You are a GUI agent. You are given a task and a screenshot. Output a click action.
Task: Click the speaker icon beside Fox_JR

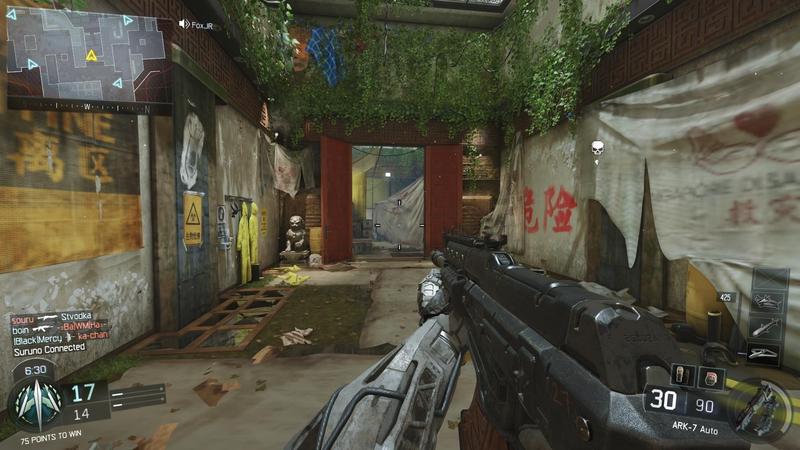coord(183,23)
